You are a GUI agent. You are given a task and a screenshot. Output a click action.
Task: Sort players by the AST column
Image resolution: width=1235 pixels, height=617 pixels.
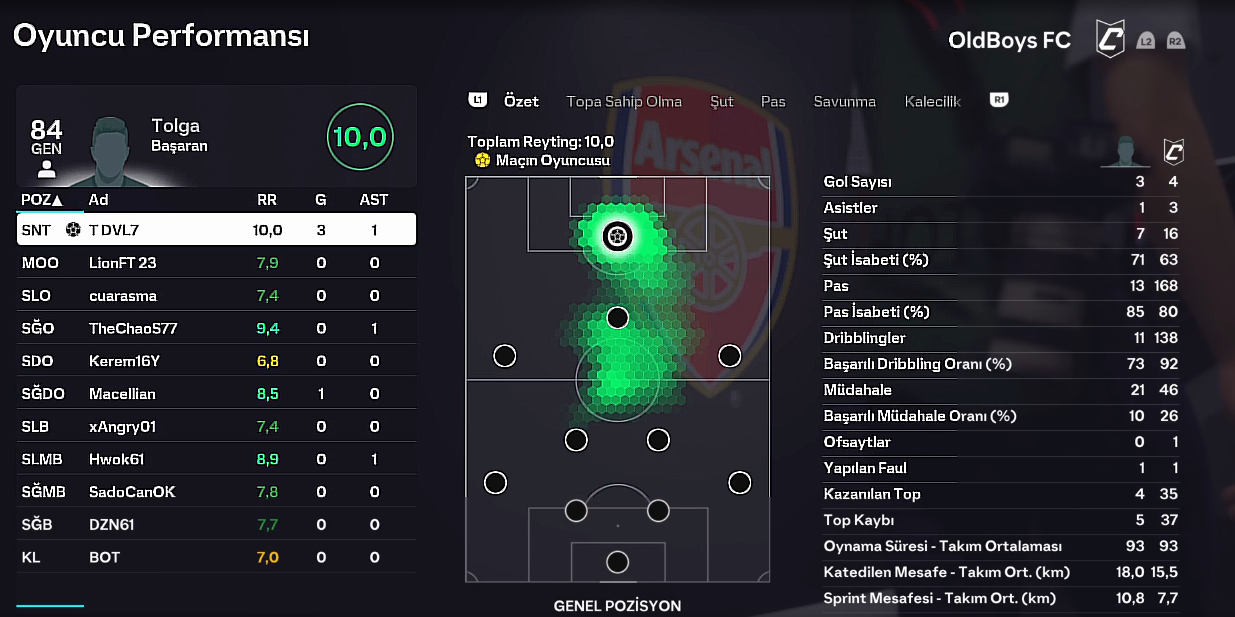click(x=374, y=200)
